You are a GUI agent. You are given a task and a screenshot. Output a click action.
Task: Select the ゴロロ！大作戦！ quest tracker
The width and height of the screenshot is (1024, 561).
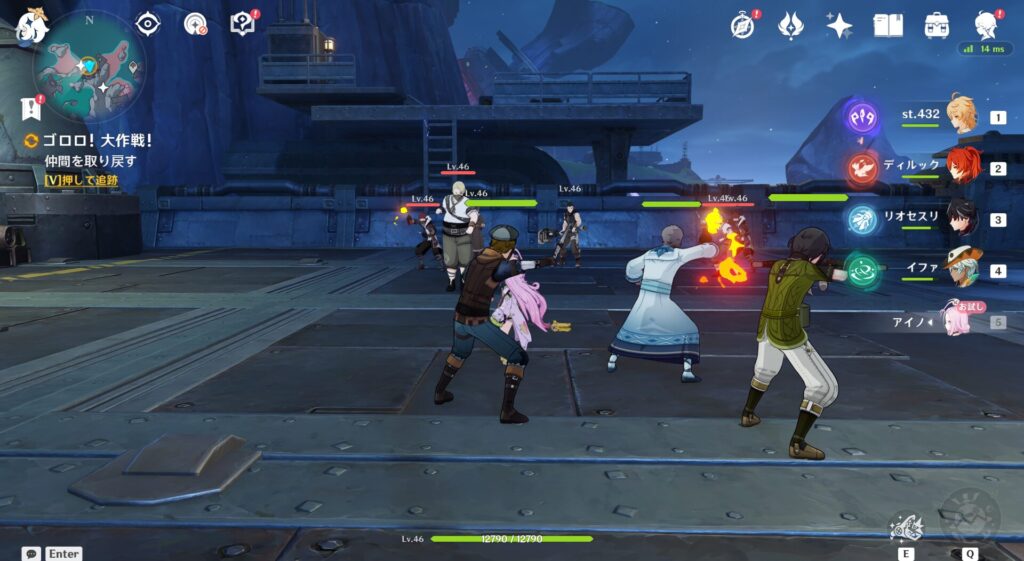pyautogui.click(x=88, y=141)
